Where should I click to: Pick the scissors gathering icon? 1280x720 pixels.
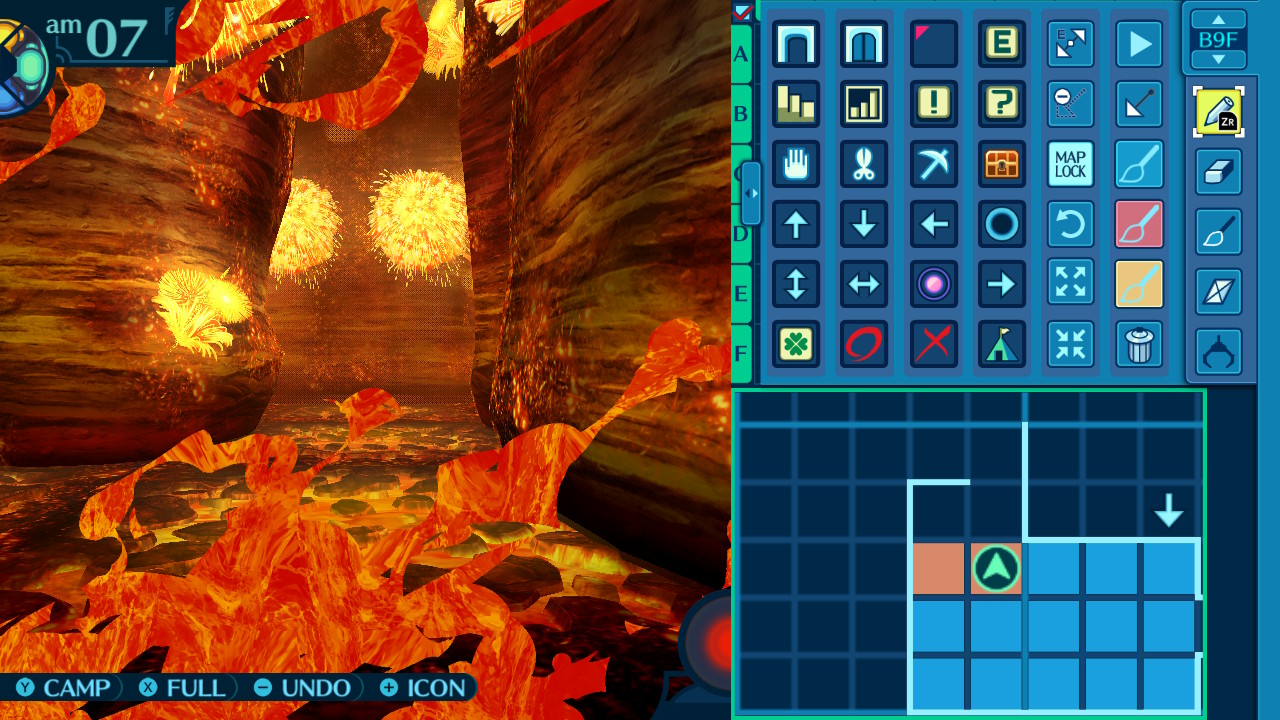point(864,164)
